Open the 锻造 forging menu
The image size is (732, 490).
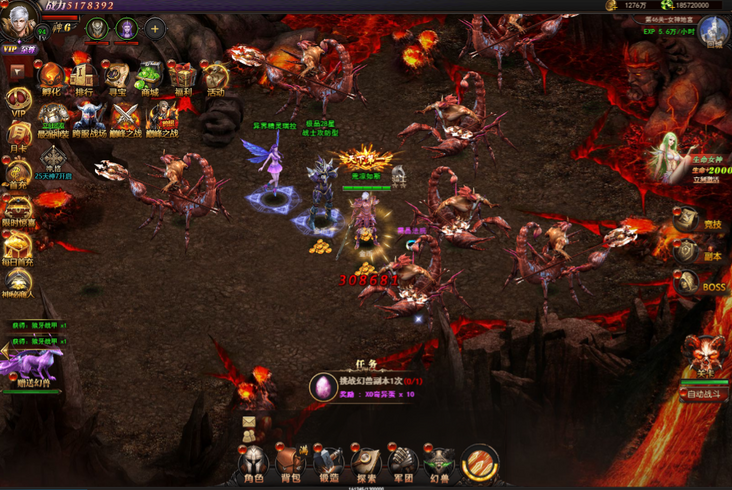[x=328, y=463]
